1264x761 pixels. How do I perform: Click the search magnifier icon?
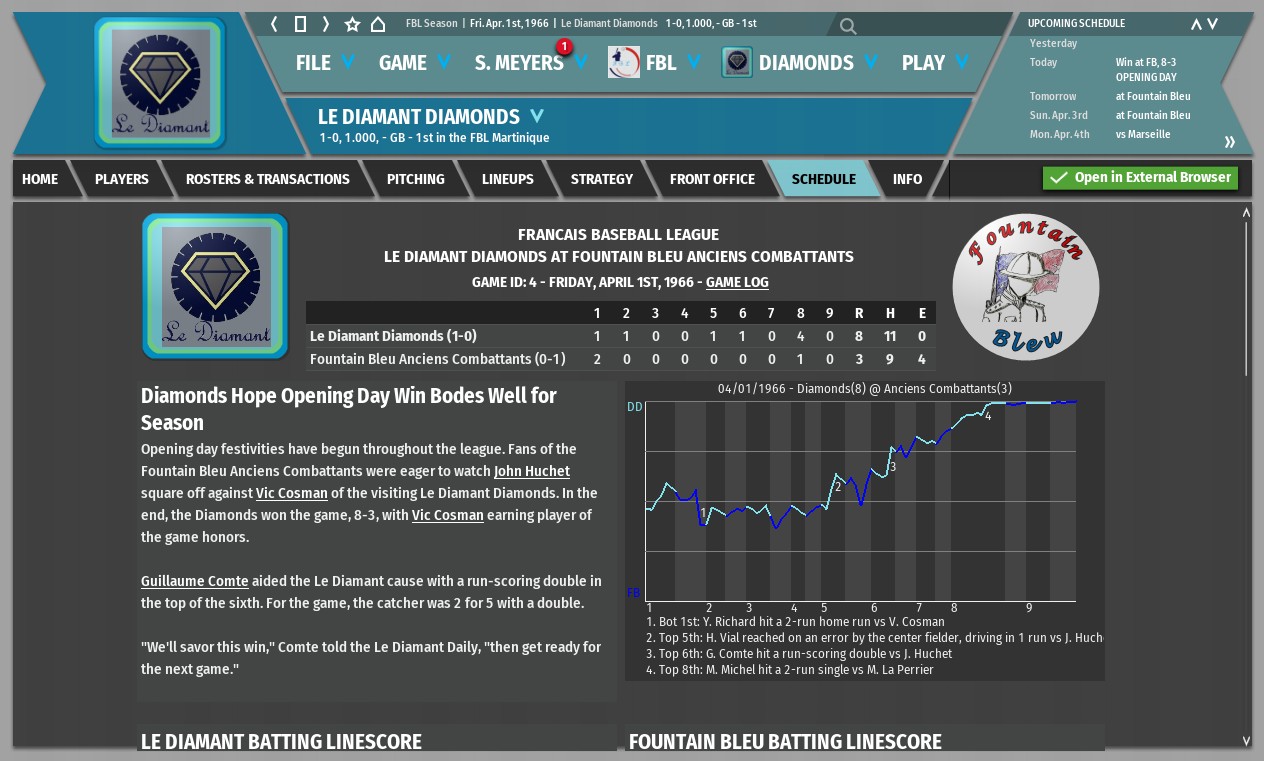coord(848,26)
